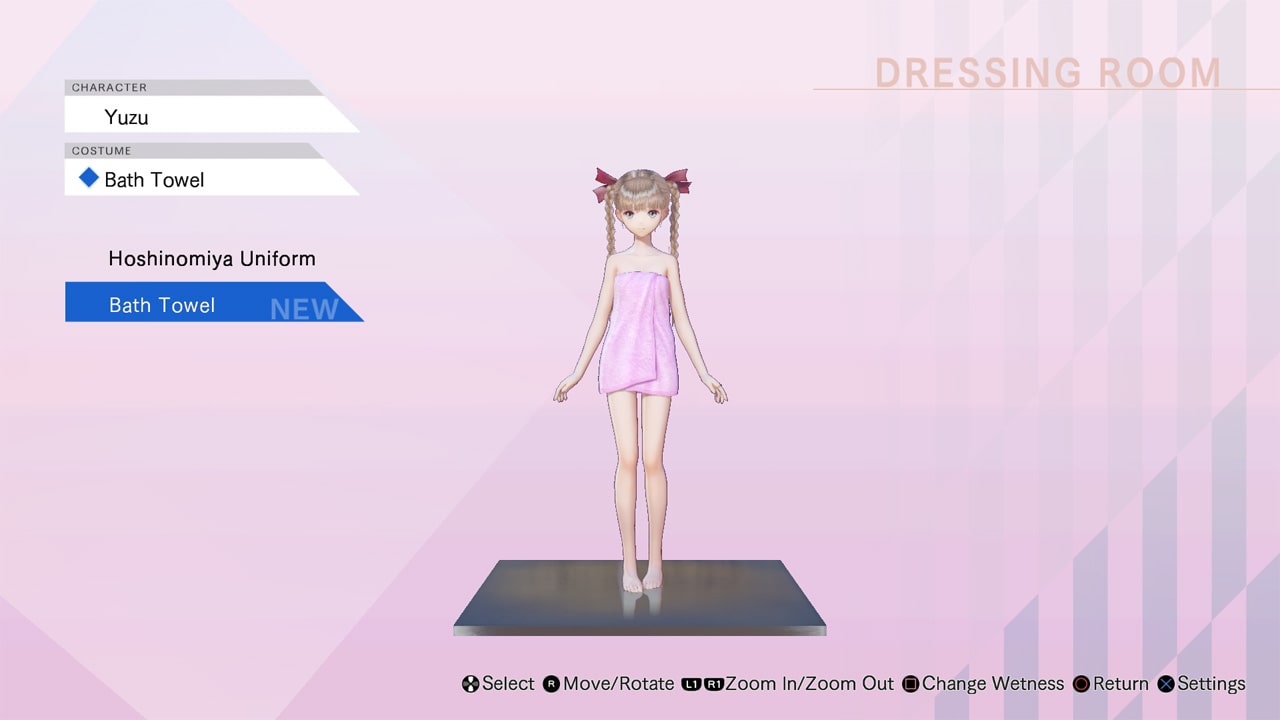Click the blue diamond beside Bath Towel
This screenshot has width=1280, height=720.
coord(87,178)
